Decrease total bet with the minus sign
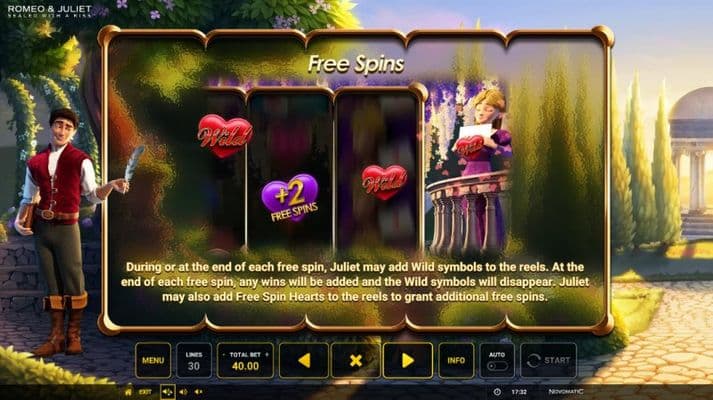Image resolution: width=713 pixels, height=400 pixels. point(224,352)
